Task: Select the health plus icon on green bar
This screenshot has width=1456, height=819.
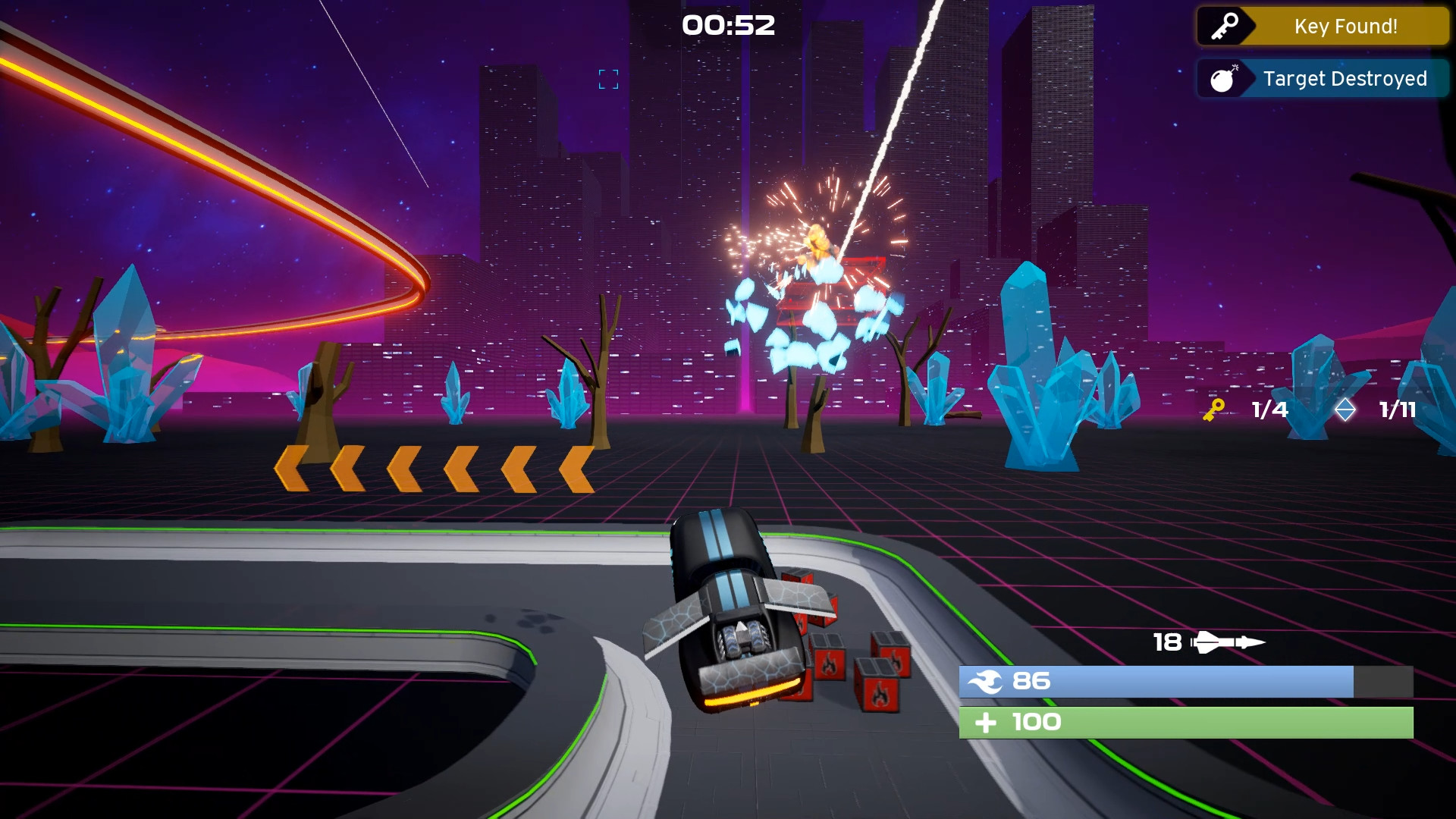Action: [x=987, y=722]
